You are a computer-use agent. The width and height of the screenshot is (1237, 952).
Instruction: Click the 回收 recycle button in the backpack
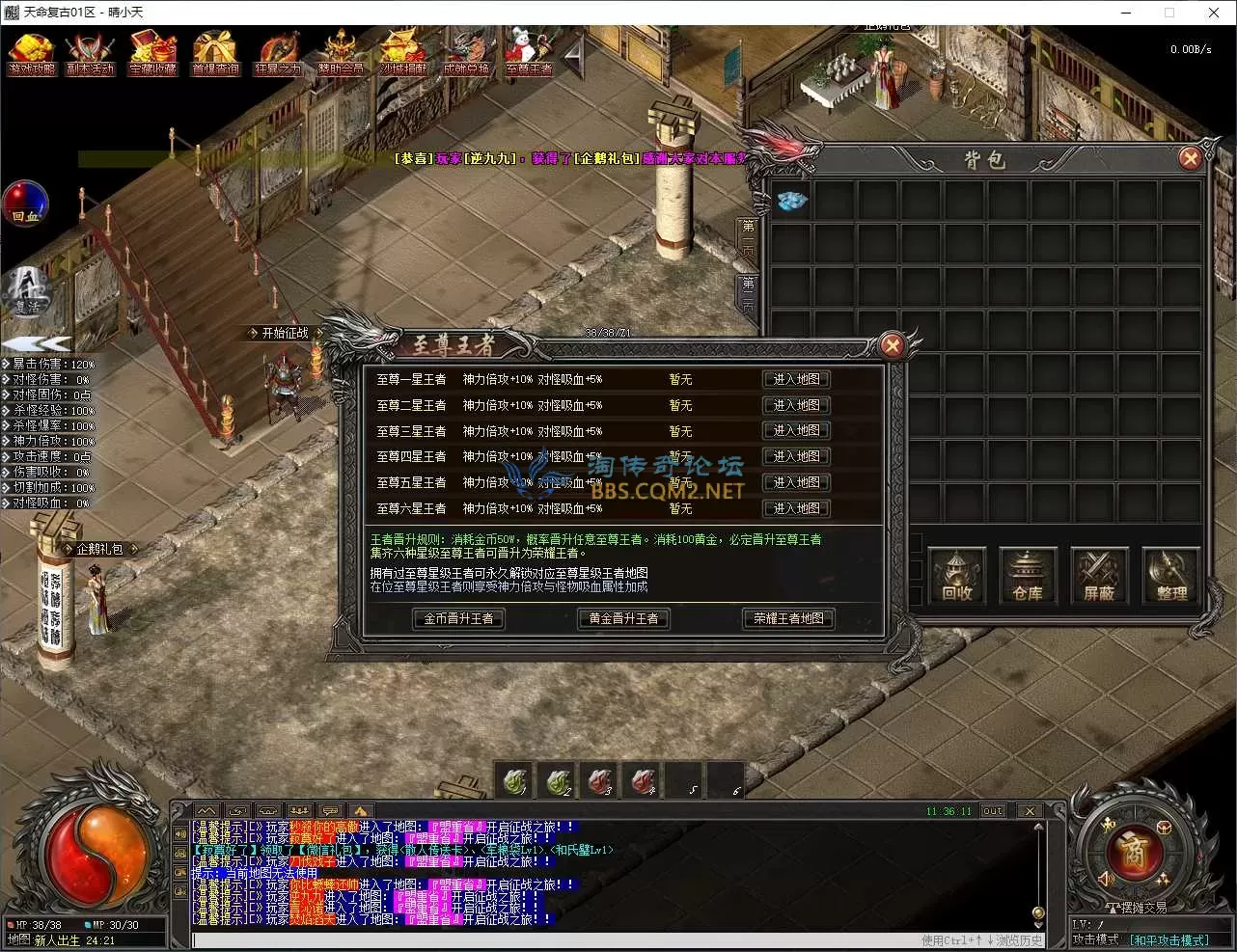[956, 578]
